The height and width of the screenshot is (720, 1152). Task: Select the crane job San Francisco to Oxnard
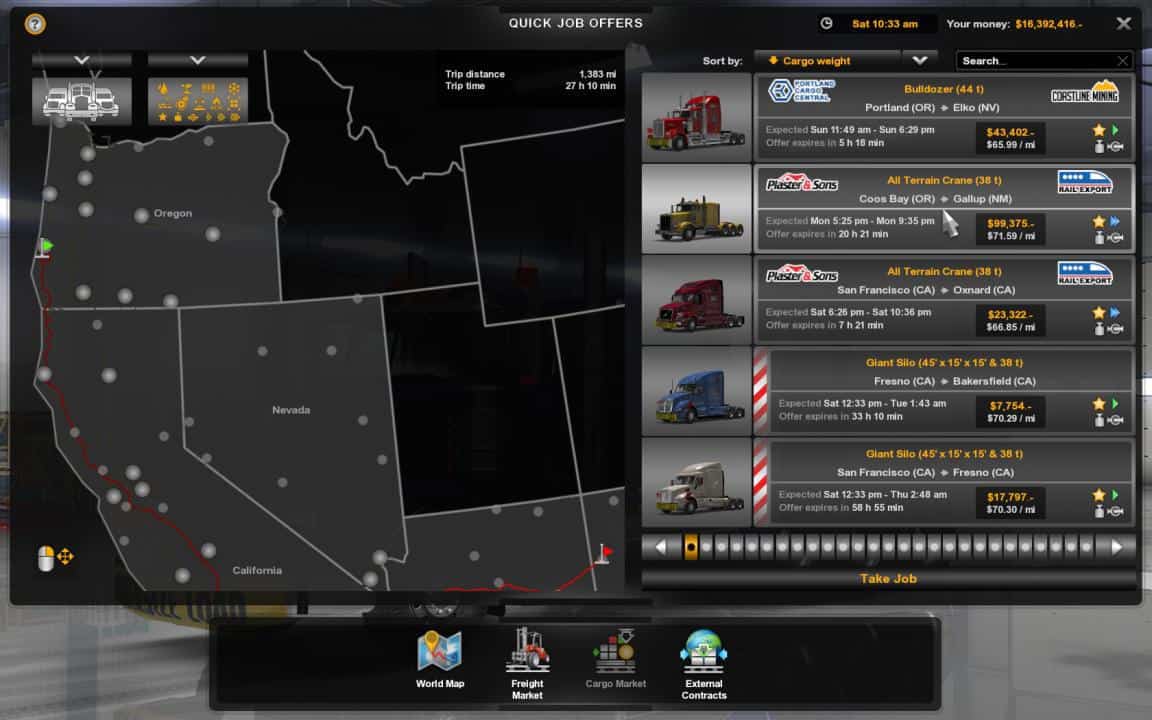944,299
